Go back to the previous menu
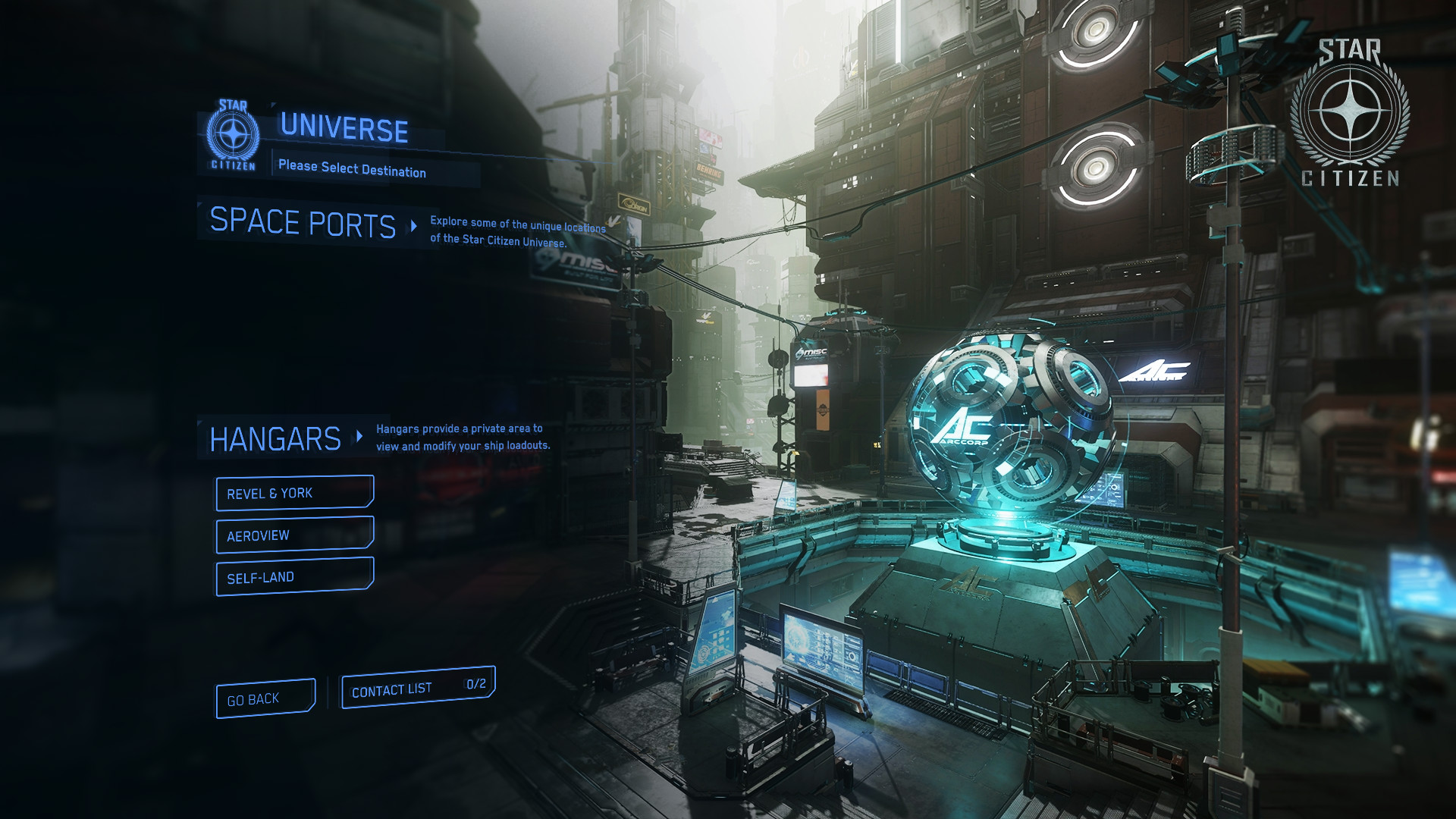1456x819 pixels. [x=265, y=698]
